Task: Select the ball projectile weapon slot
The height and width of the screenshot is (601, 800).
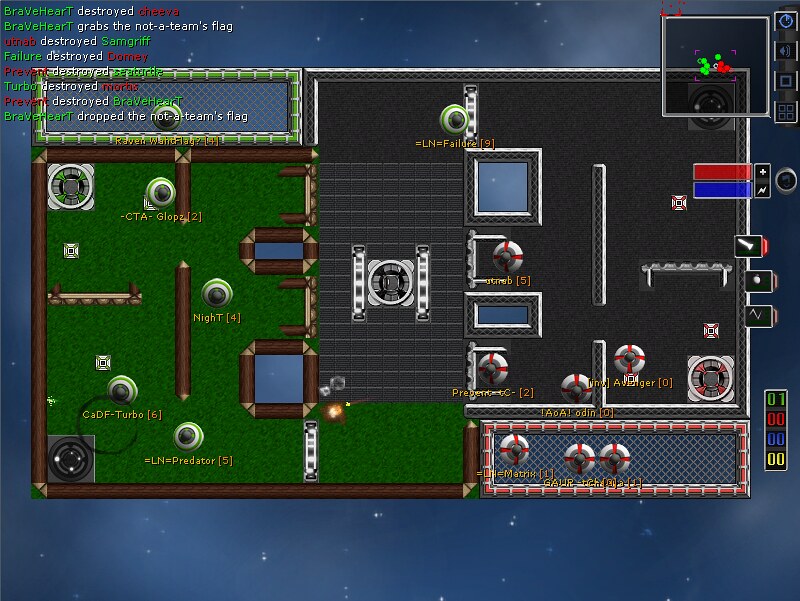Action: (x=757, y=281)
